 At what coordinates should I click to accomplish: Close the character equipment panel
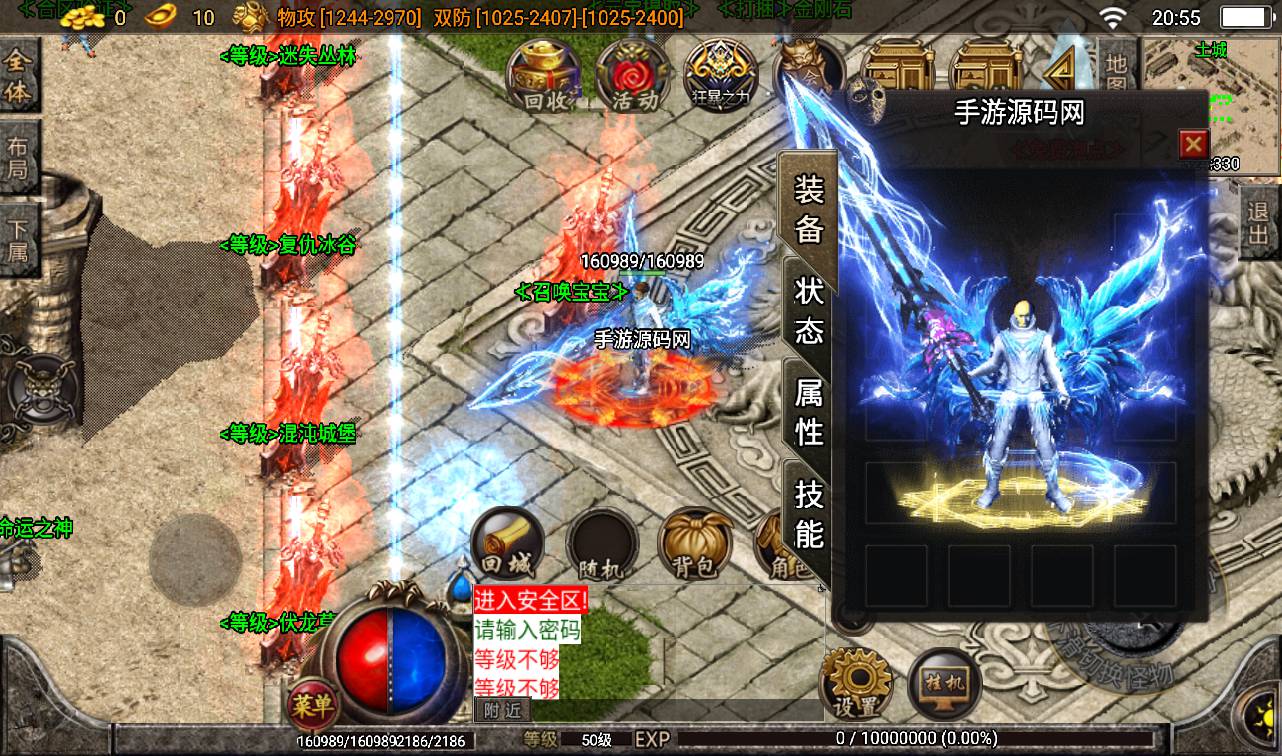pos(1193,145)
